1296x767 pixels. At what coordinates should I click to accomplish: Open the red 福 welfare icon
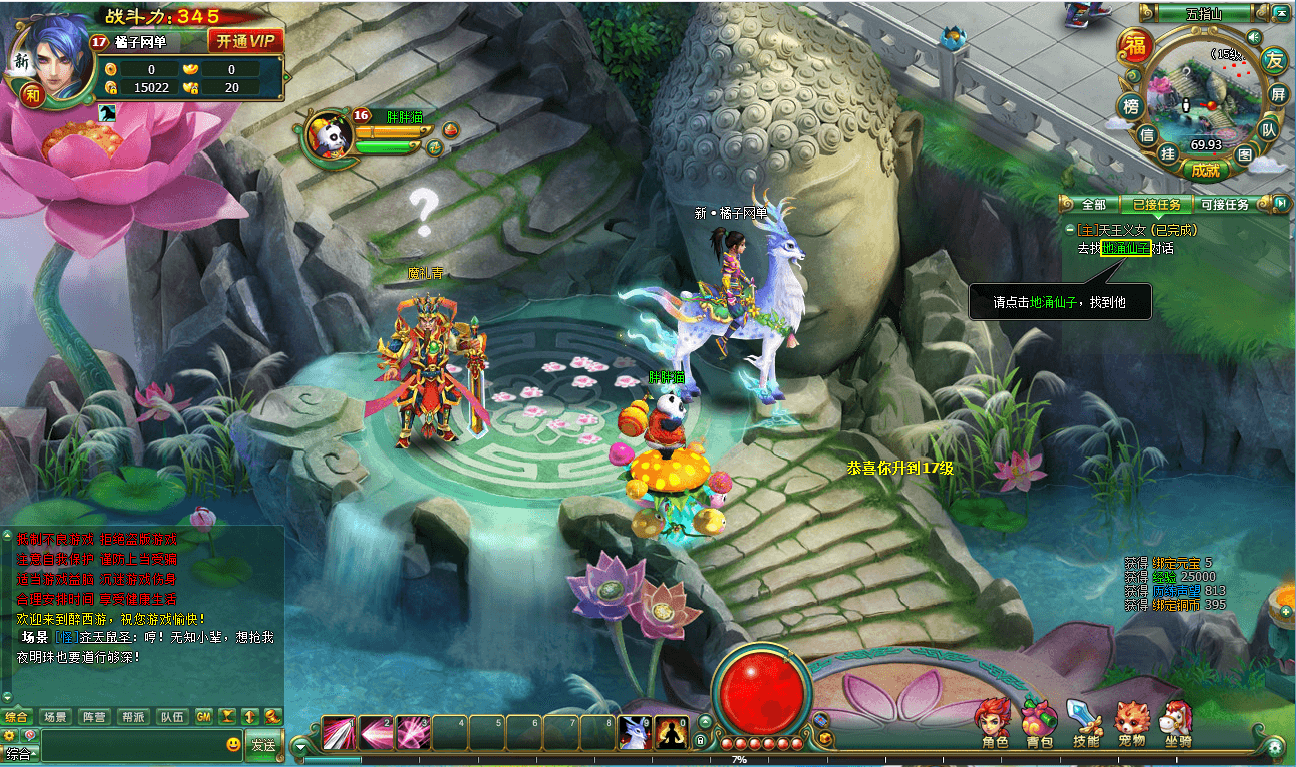click(x=1135, y=46)
